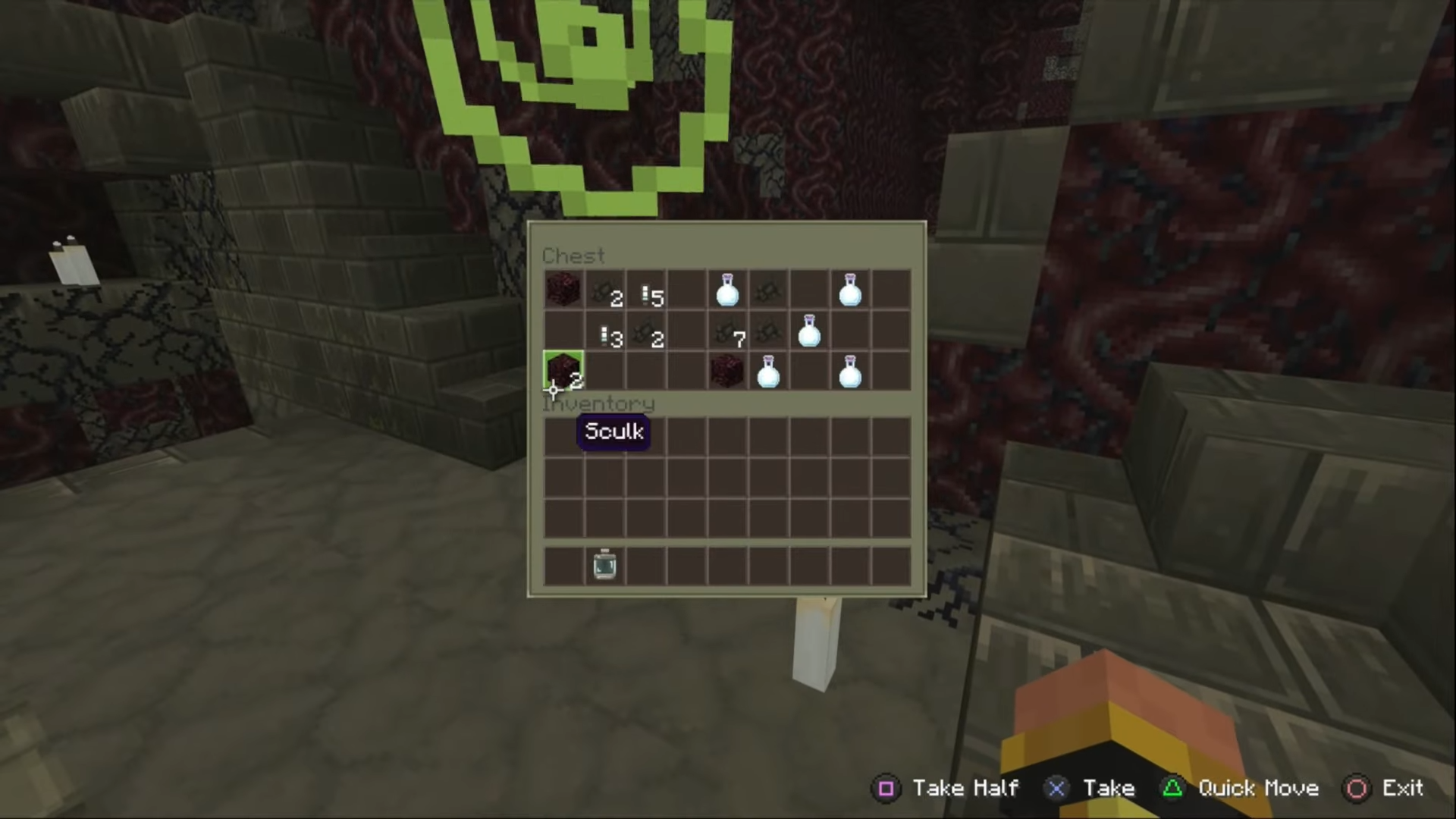Take the highlighted stack of 2 Sculk
The image size is (1456, 819).
(563, 371)
